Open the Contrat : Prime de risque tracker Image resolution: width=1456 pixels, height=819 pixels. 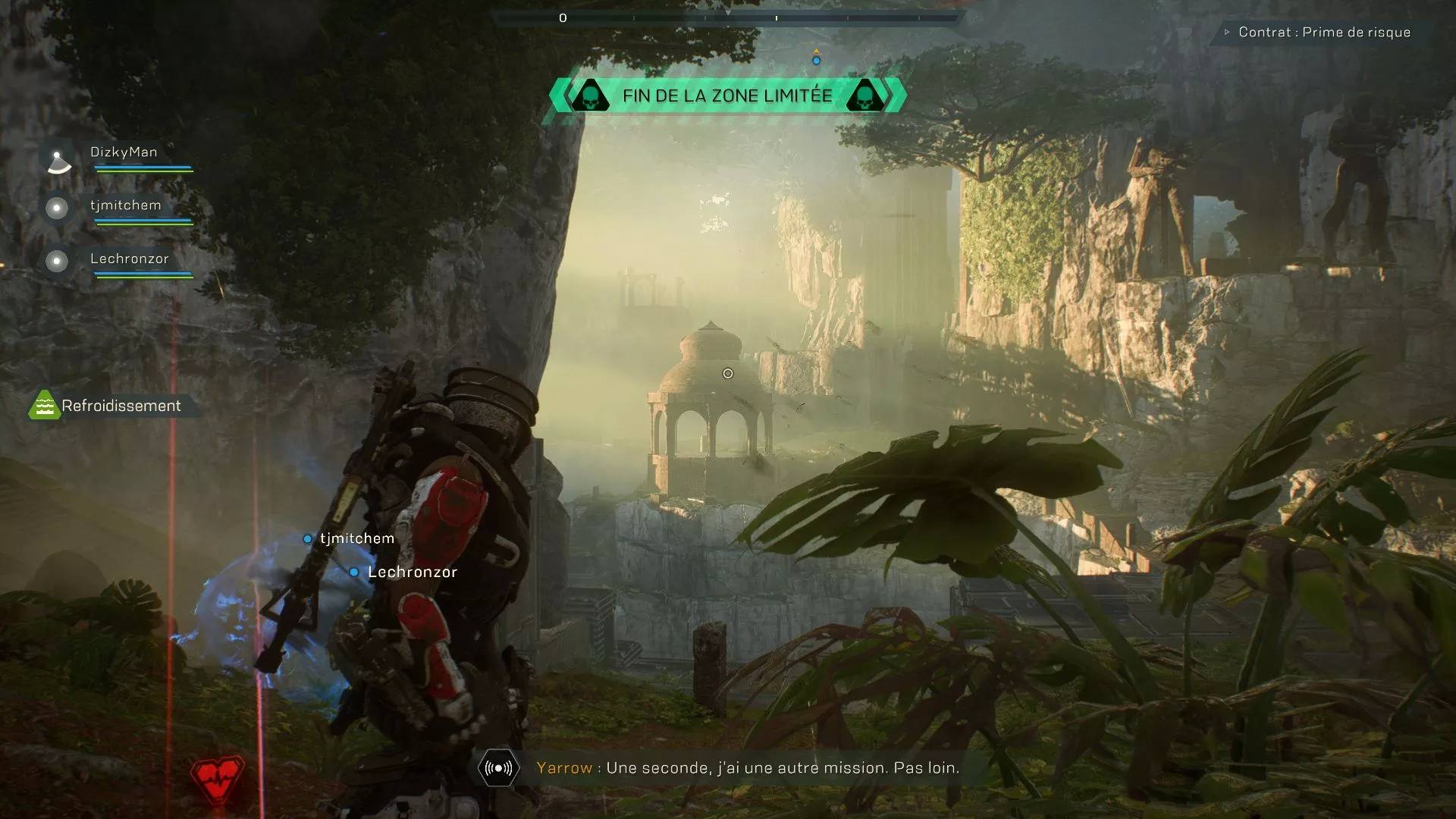1323,33
